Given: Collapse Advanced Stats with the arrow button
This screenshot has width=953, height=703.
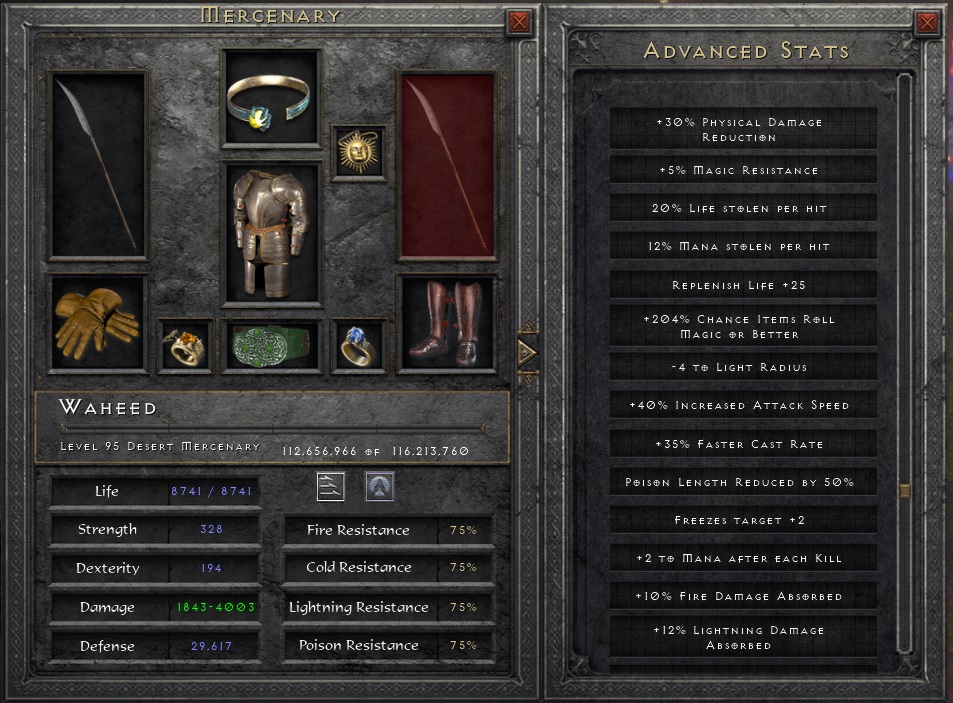Looking at the screenshot, I should click(x=527, y=352).
